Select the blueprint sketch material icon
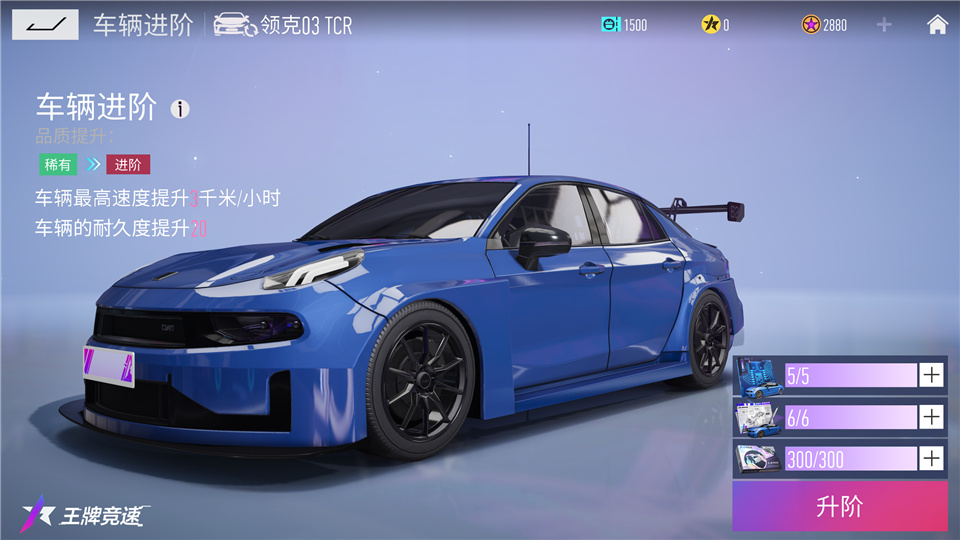Screen dimensions: 960x540 pos(759,417)
